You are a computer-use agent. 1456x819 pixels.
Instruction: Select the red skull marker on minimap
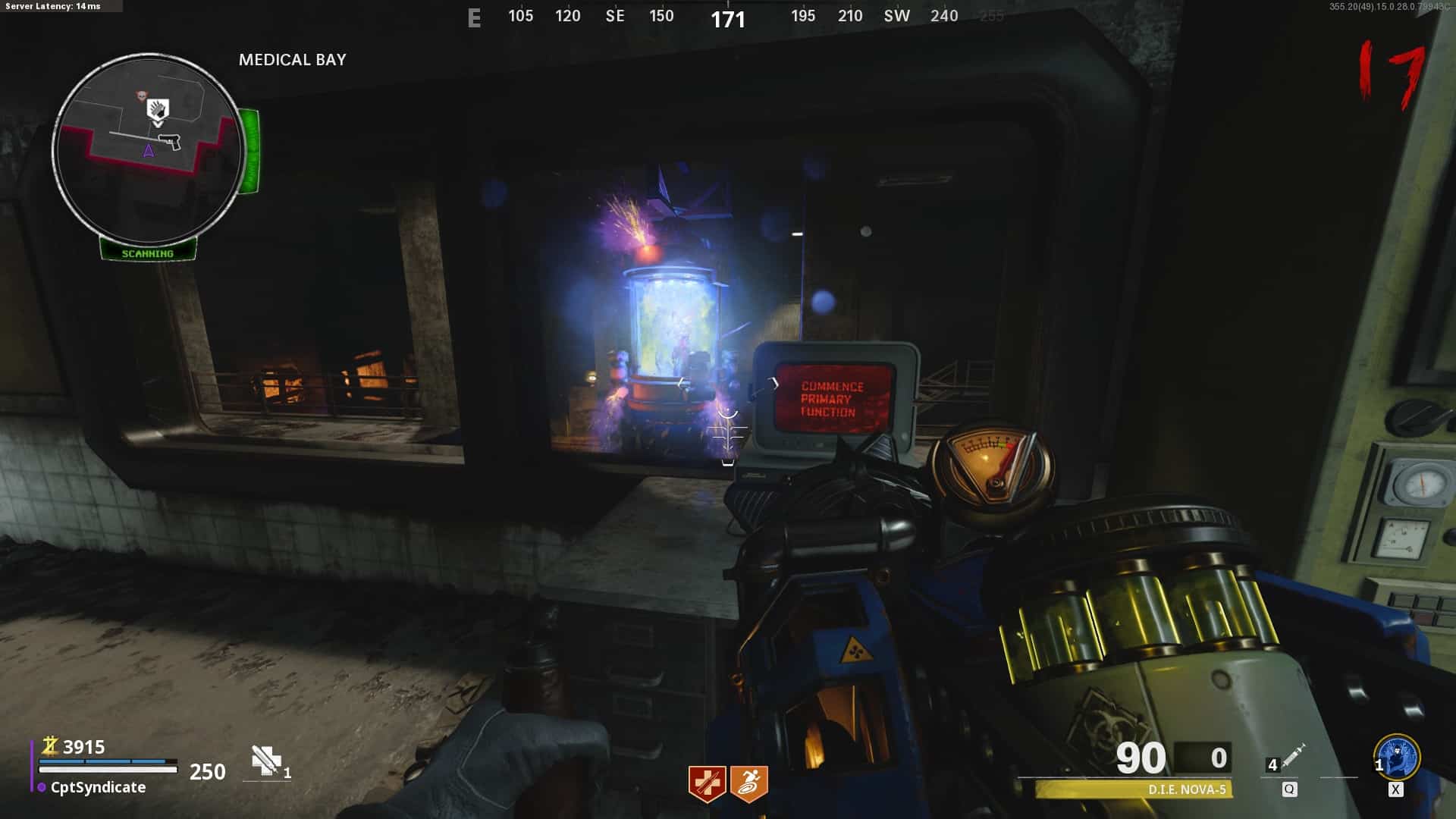[x=140, y=96]
